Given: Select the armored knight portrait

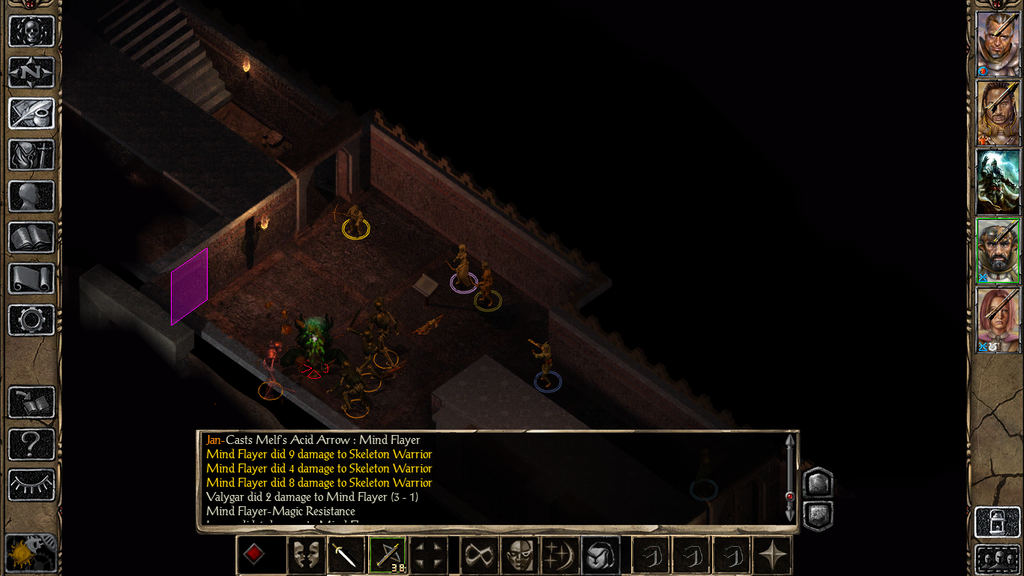Looking at the screenshot, I should 998,180.
